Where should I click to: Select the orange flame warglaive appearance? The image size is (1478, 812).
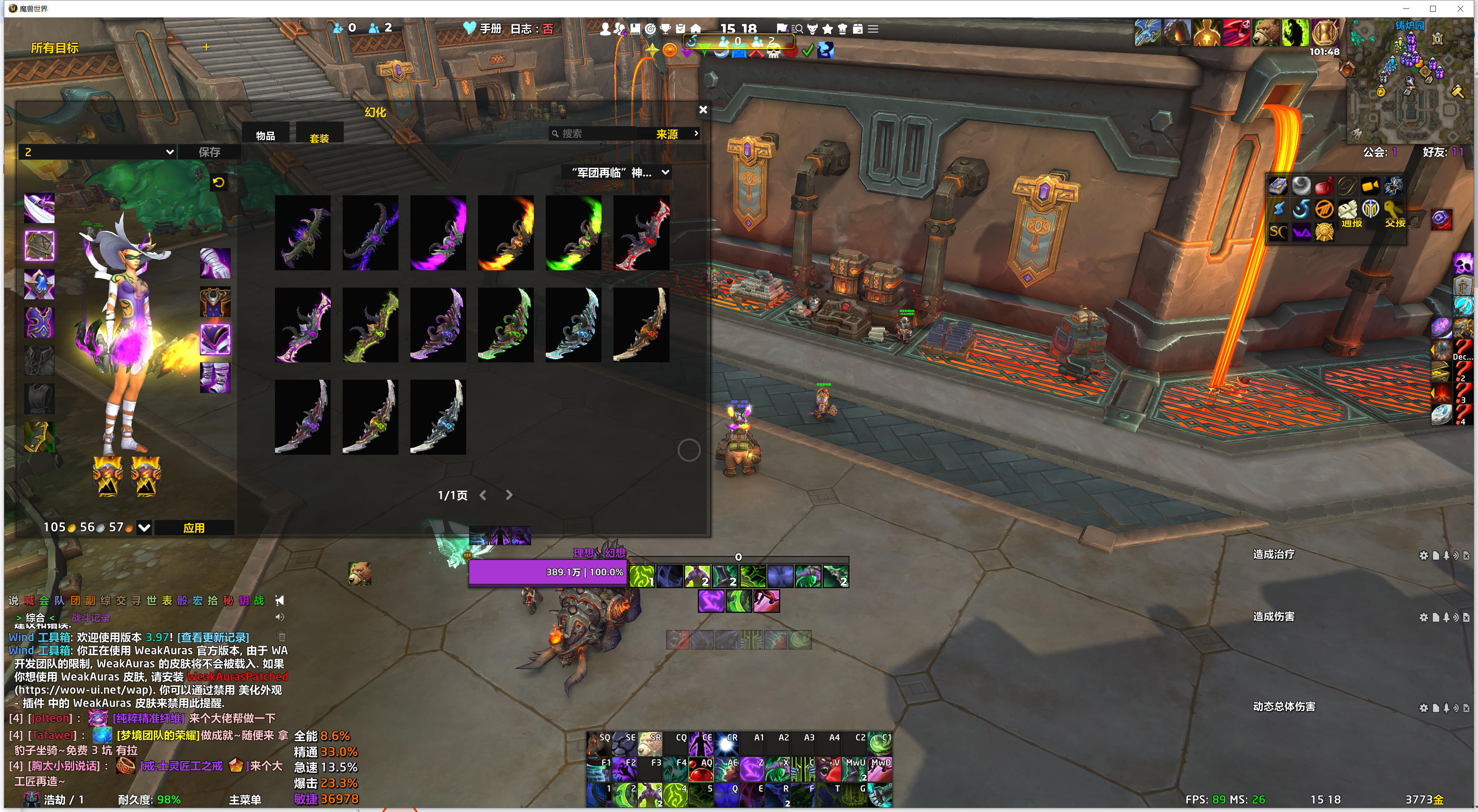(x=506, y=233)
